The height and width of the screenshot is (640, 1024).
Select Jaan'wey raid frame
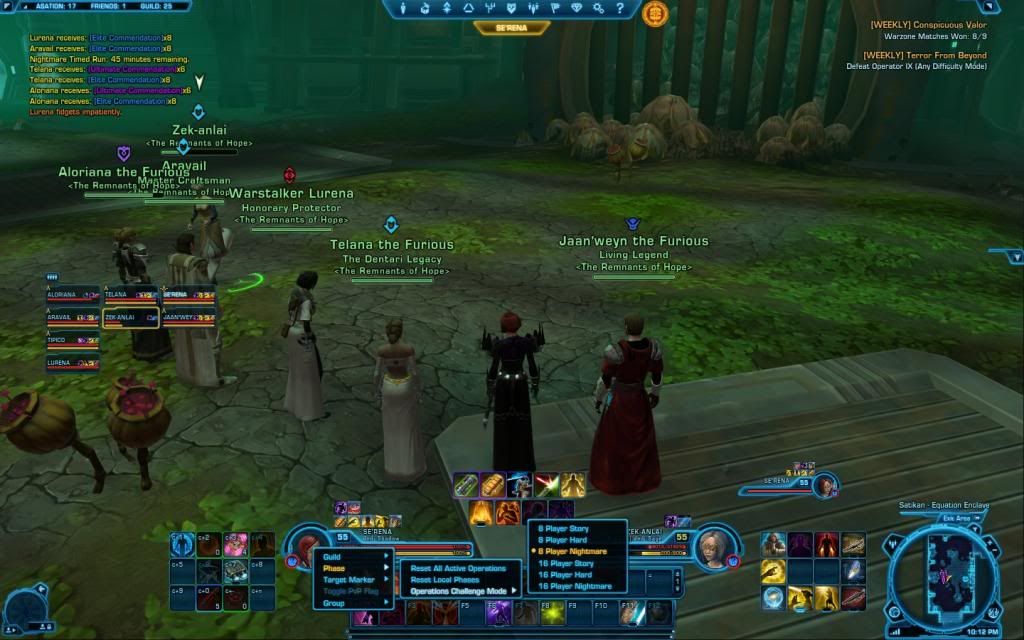[188, 318]
